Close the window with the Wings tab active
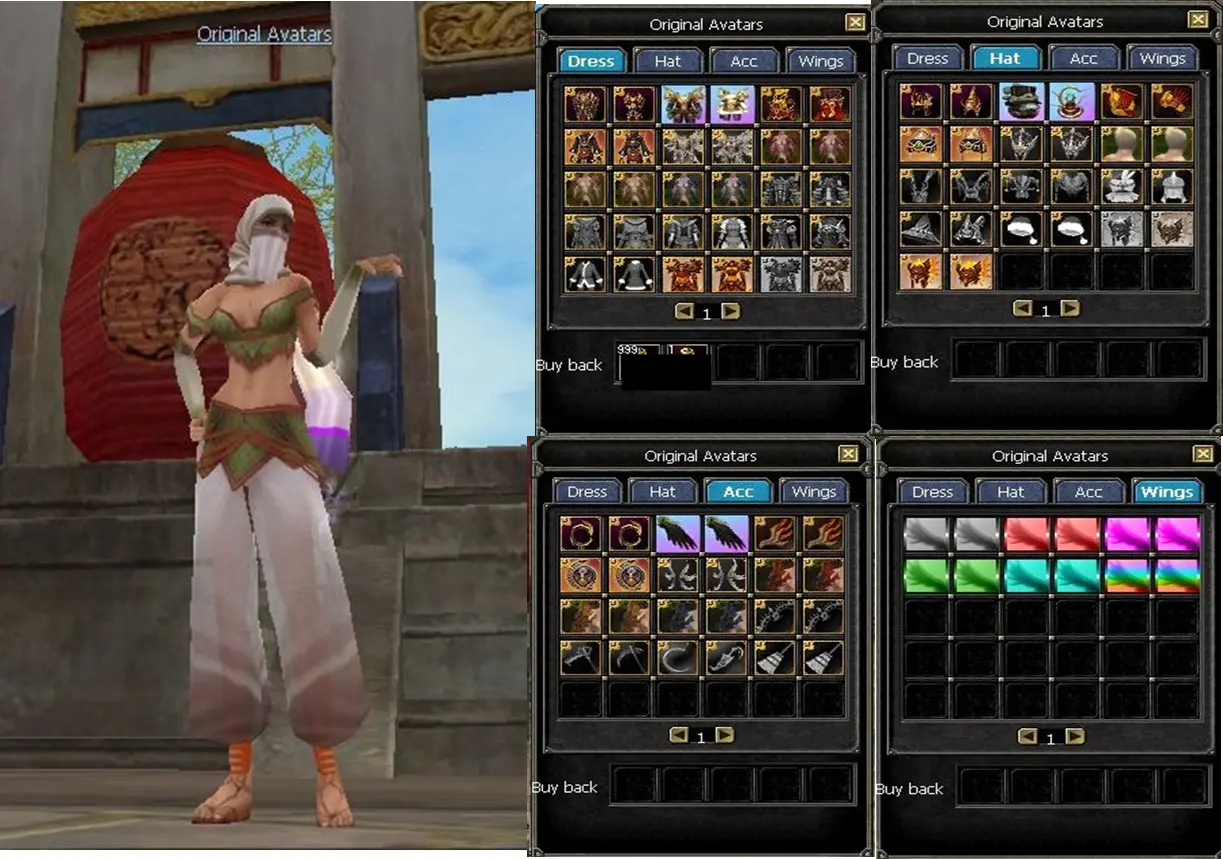This screenshot has width=1223, height=859. click(x=1201, y=455)
